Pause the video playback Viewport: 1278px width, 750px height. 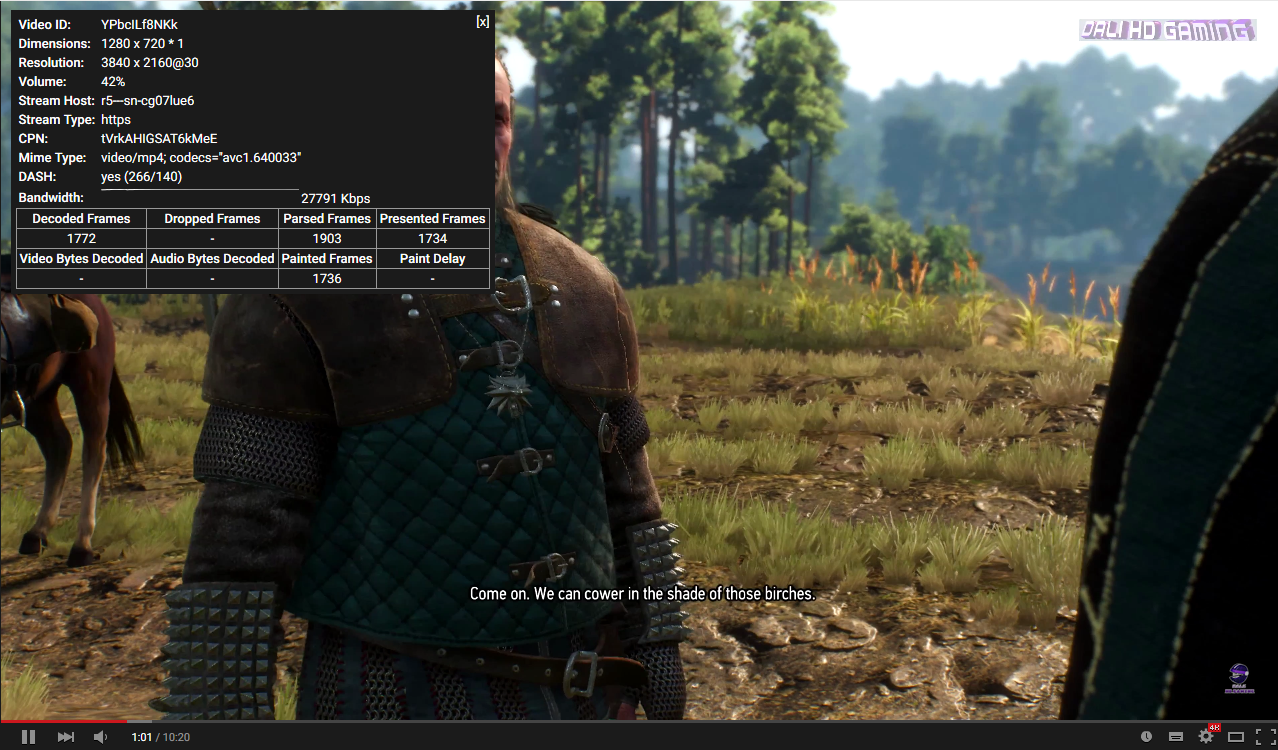tap(28, 737)
